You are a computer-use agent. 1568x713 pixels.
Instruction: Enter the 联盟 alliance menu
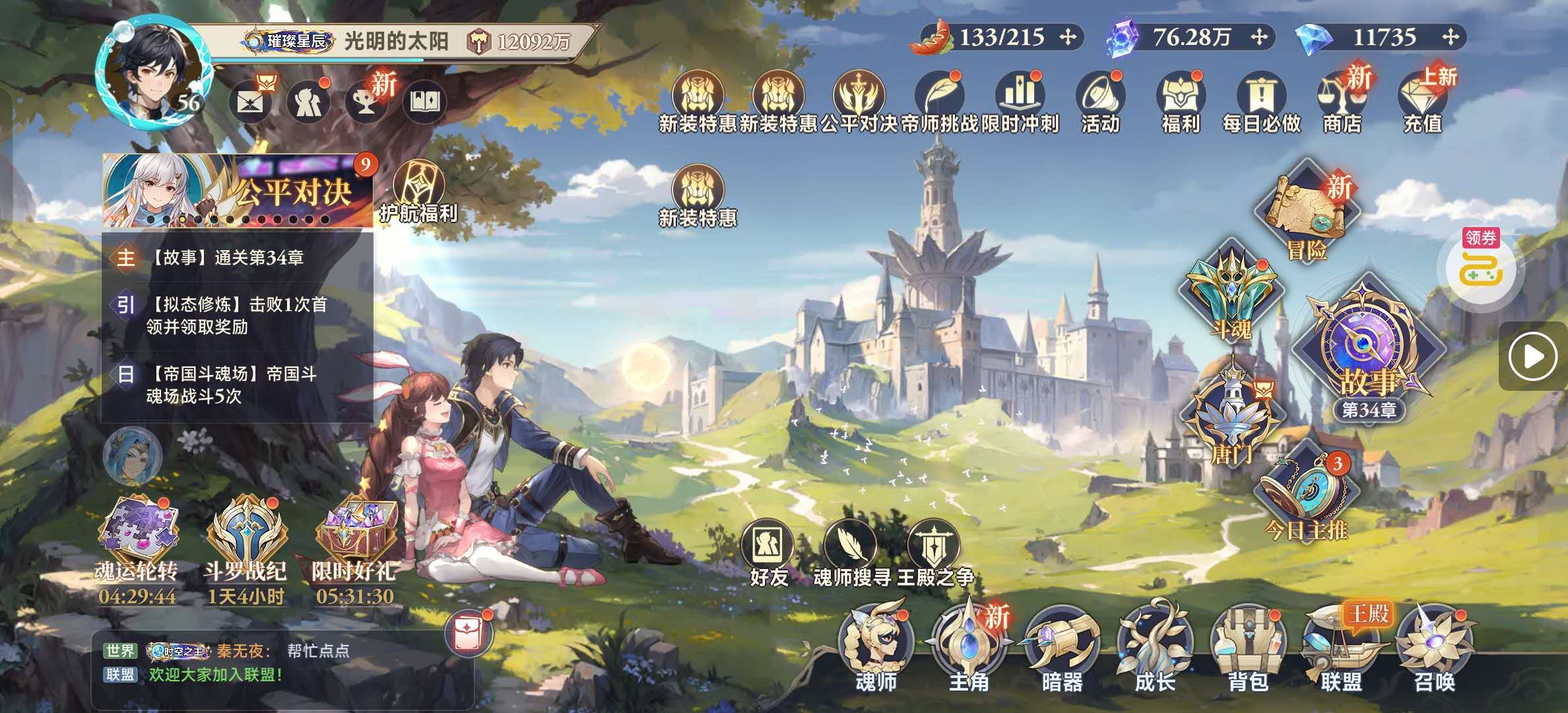tap(1341, 647)
